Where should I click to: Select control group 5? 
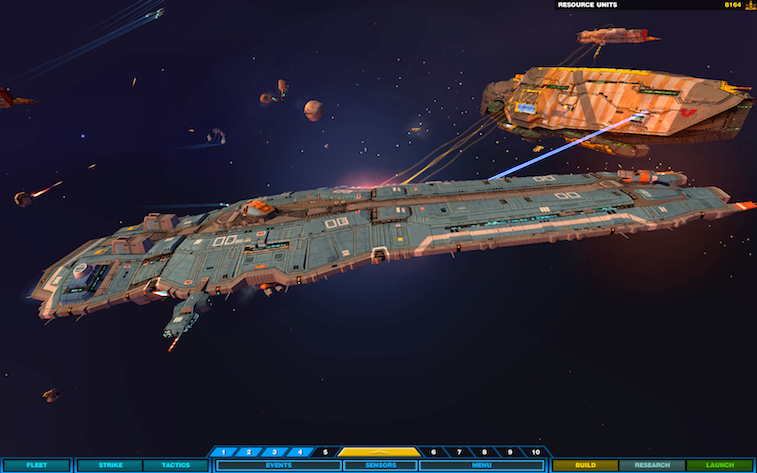(x=325, y=452)
